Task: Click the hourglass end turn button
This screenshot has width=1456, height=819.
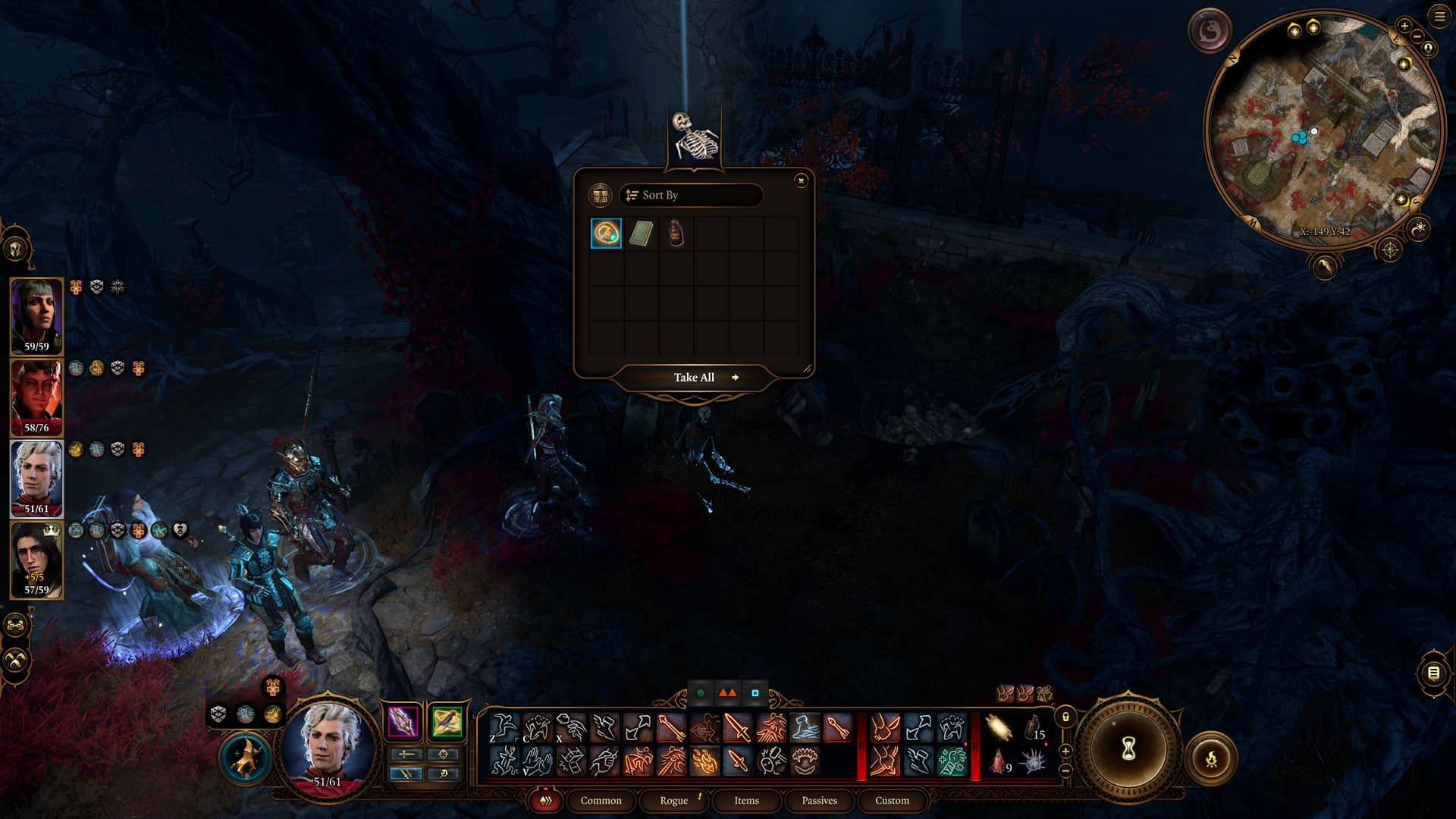Action: click(1128, 749)
